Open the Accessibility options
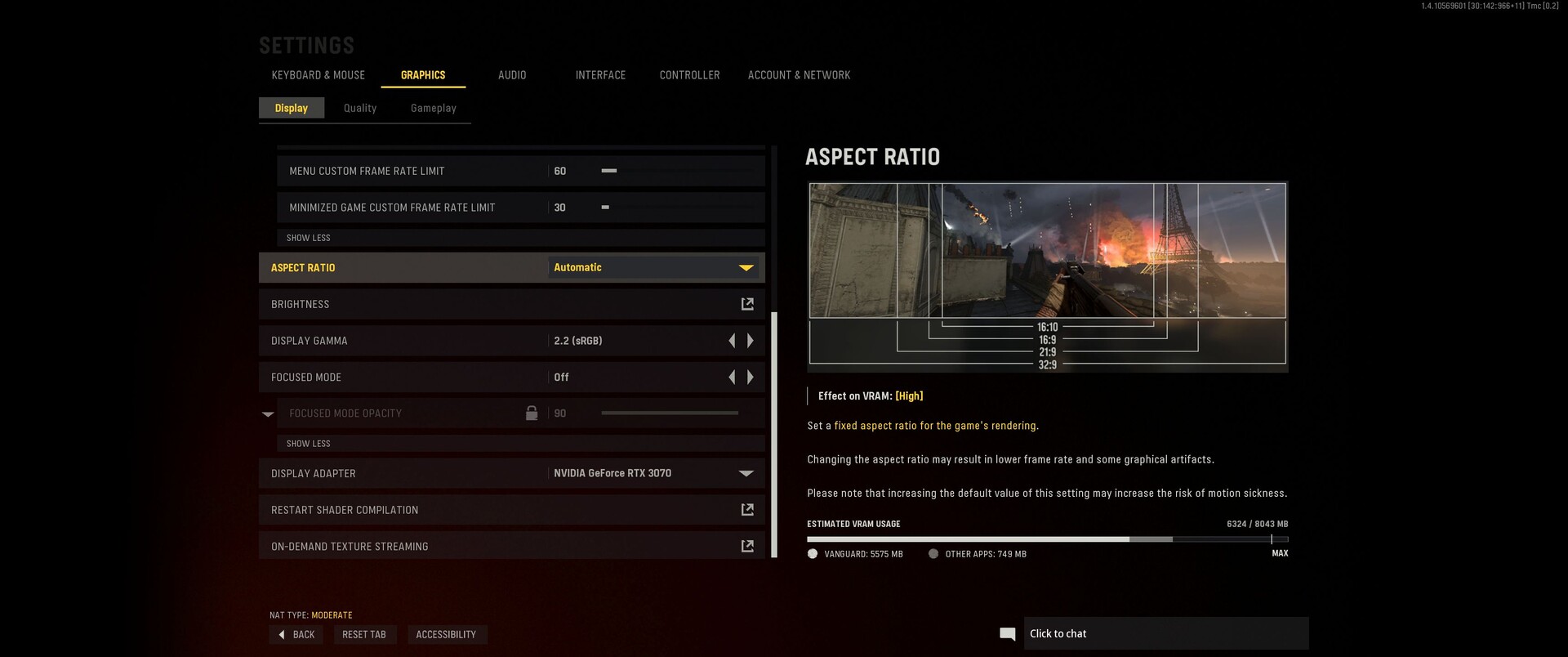Image resolution: width=1568 pixels, height=657 pixels. click(446, 635)
